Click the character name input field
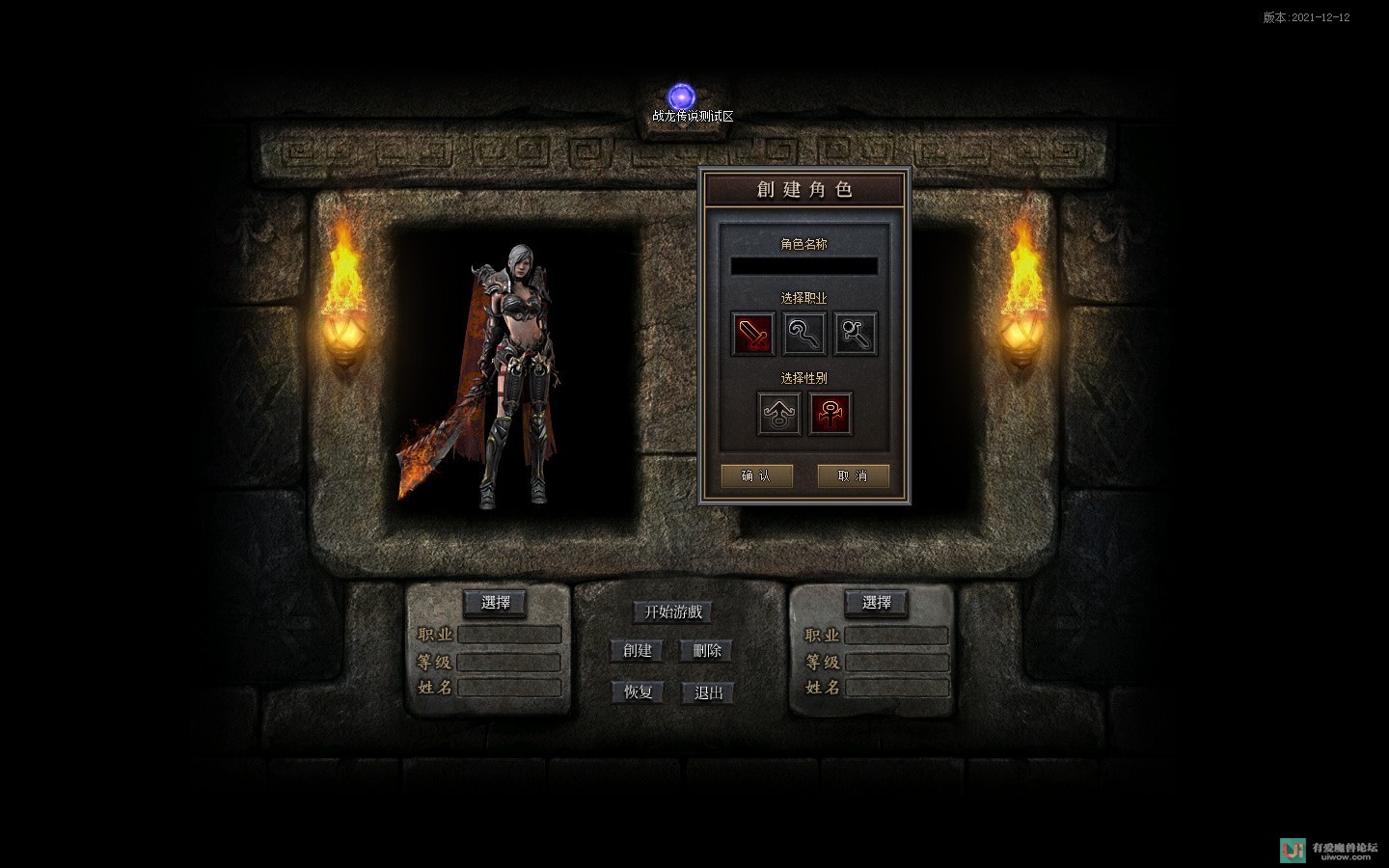The width and height of the screenshot is (1389, 868). point(803,266)
